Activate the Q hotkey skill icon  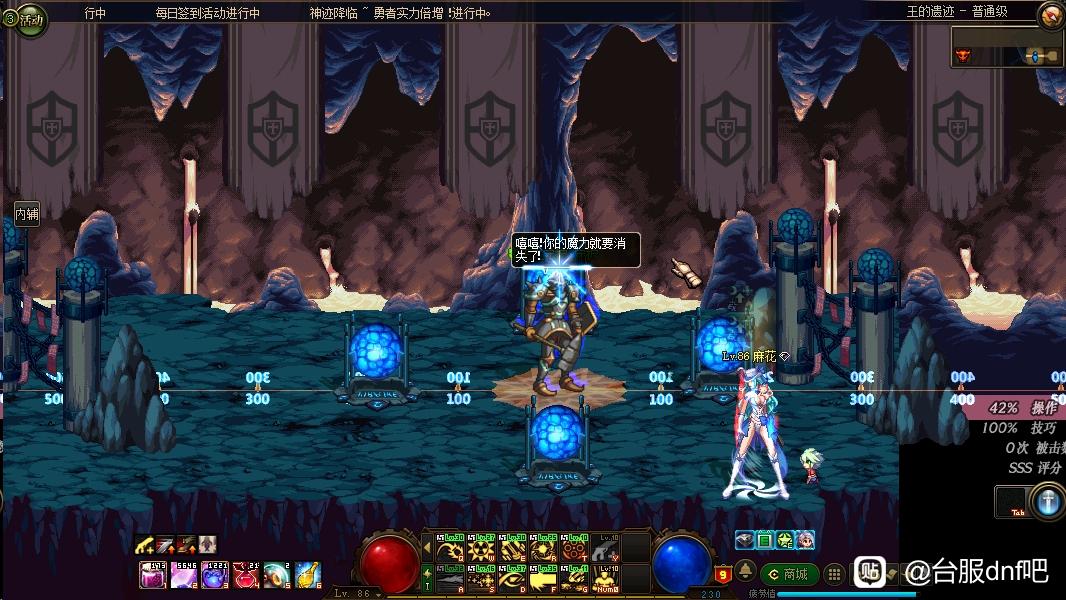click(x=450, y=549)
